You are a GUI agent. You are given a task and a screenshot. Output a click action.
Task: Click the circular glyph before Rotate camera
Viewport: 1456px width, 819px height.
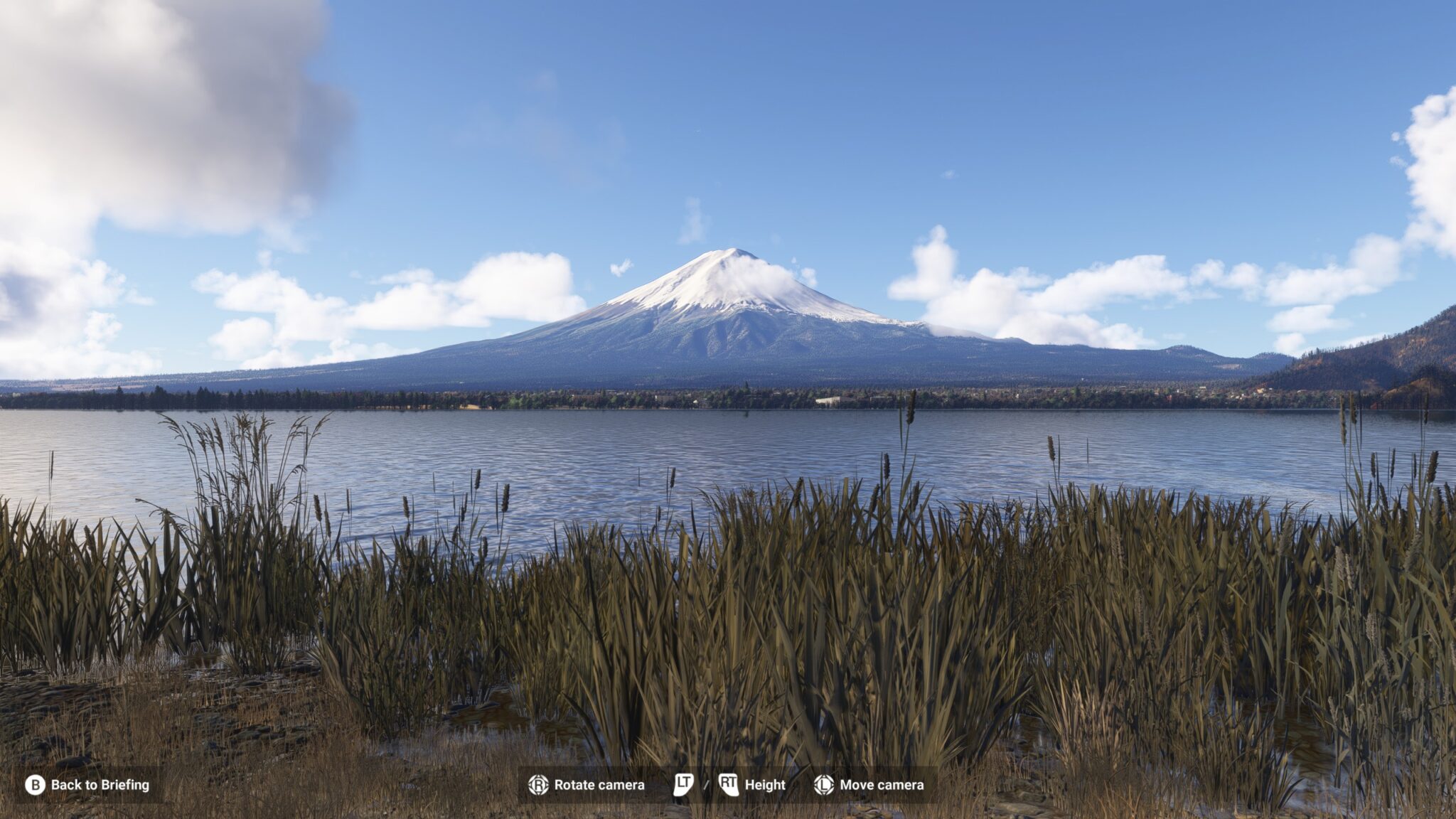click(538, 786)
